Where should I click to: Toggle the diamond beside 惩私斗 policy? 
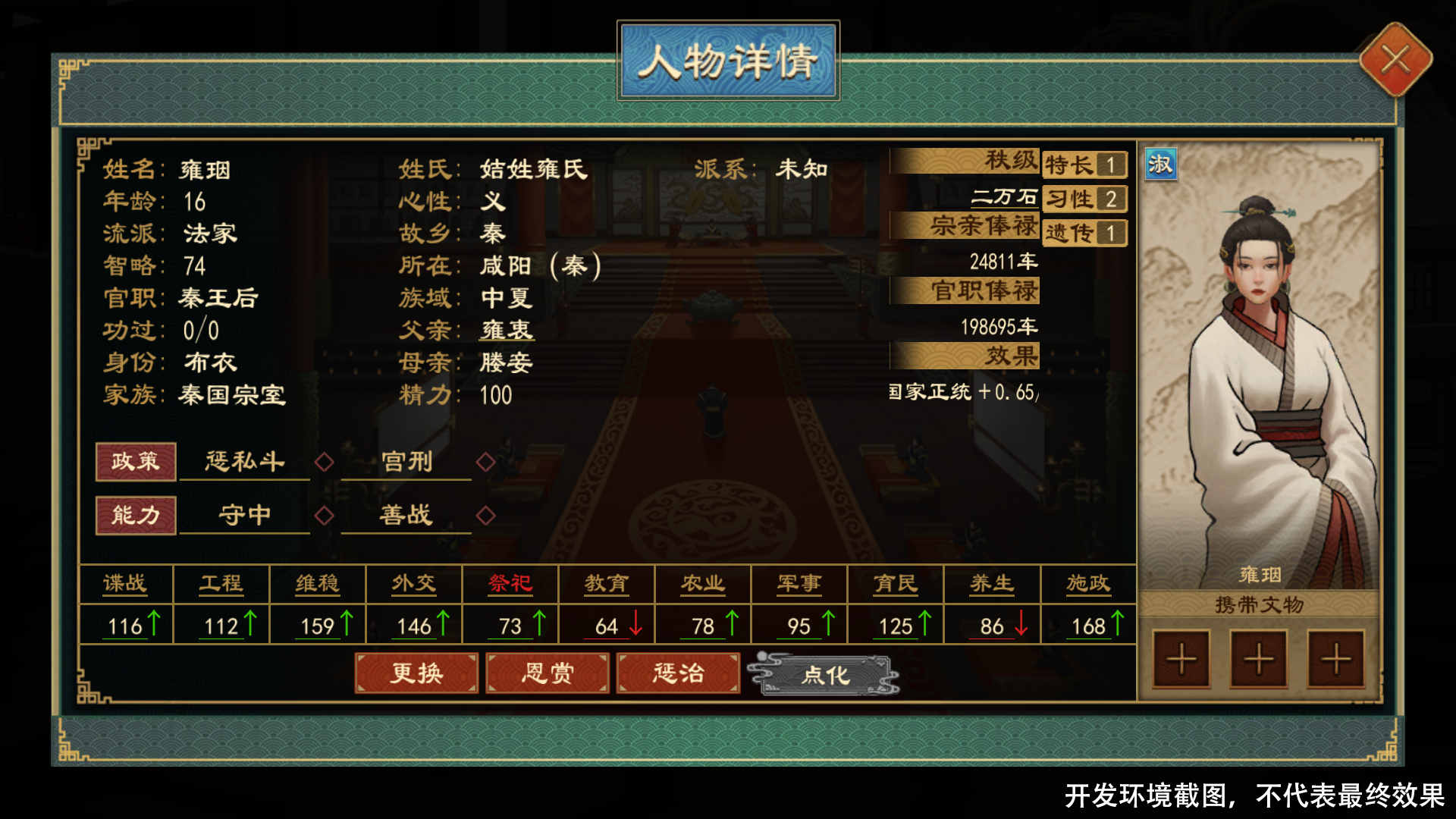[x=325, y=463]
